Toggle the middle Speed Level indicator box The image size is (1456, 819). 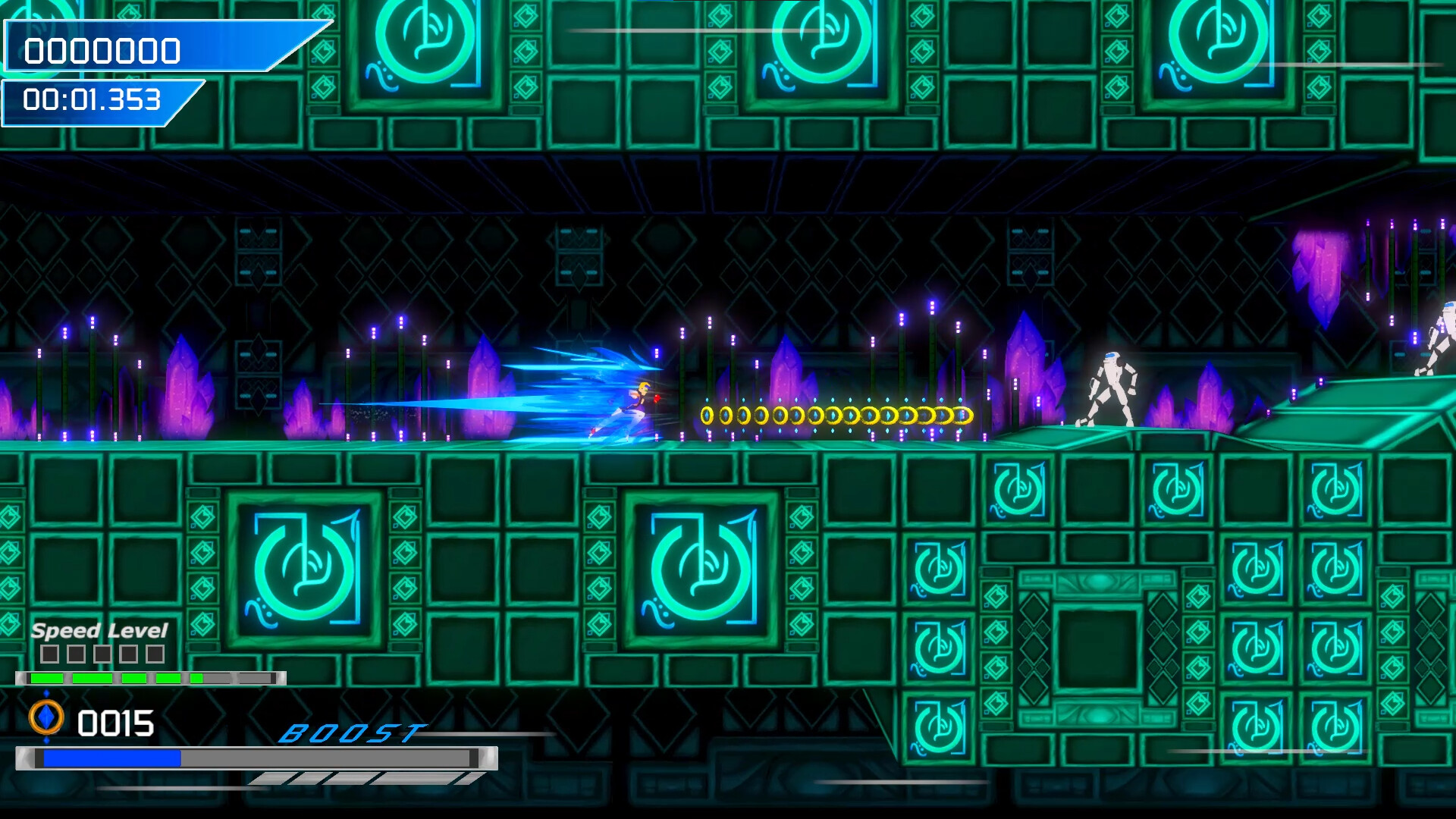point(104,653)
